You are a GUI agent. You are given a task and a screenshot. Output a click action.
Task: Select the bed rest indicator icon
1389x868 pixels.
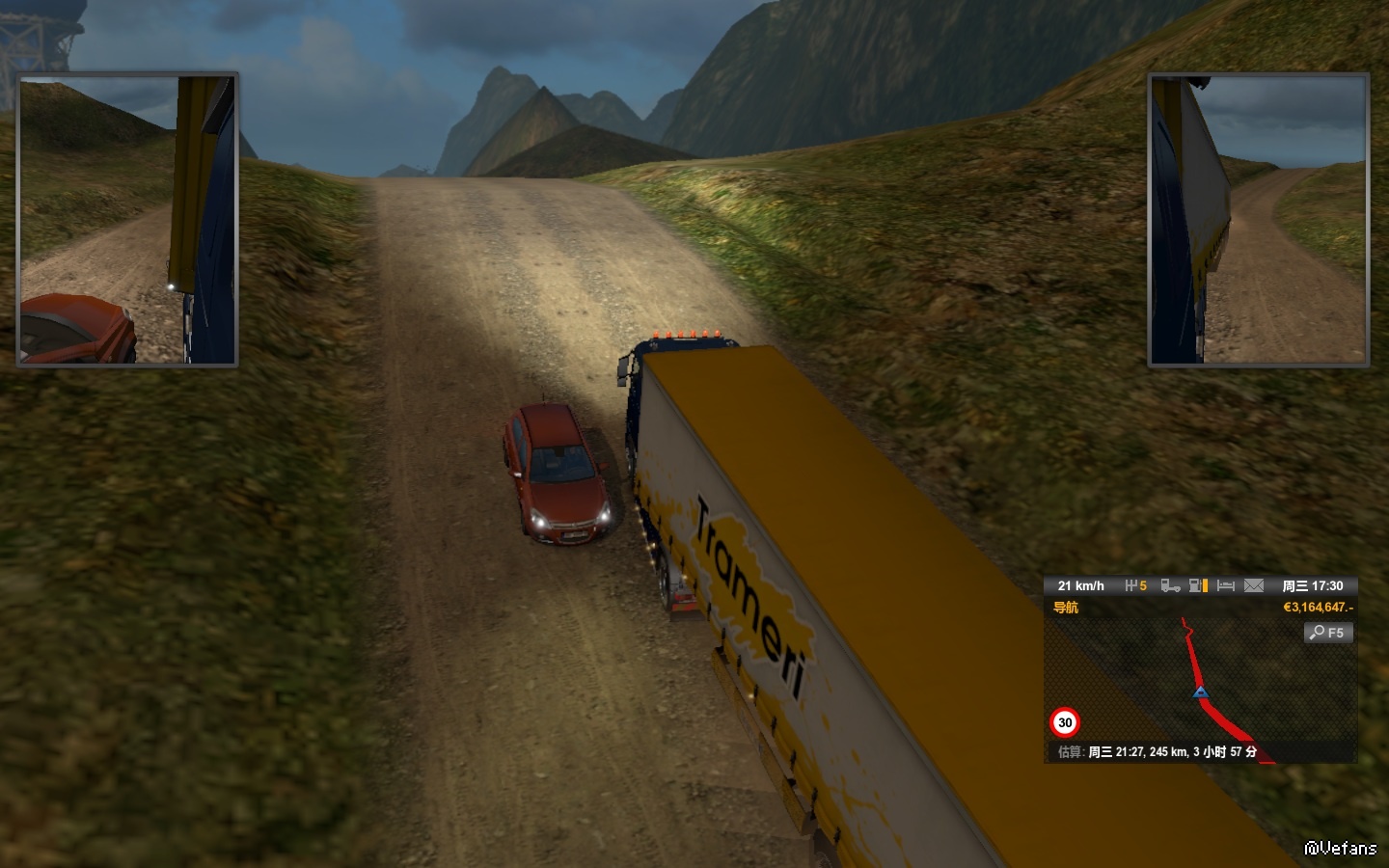[1226, 585]
